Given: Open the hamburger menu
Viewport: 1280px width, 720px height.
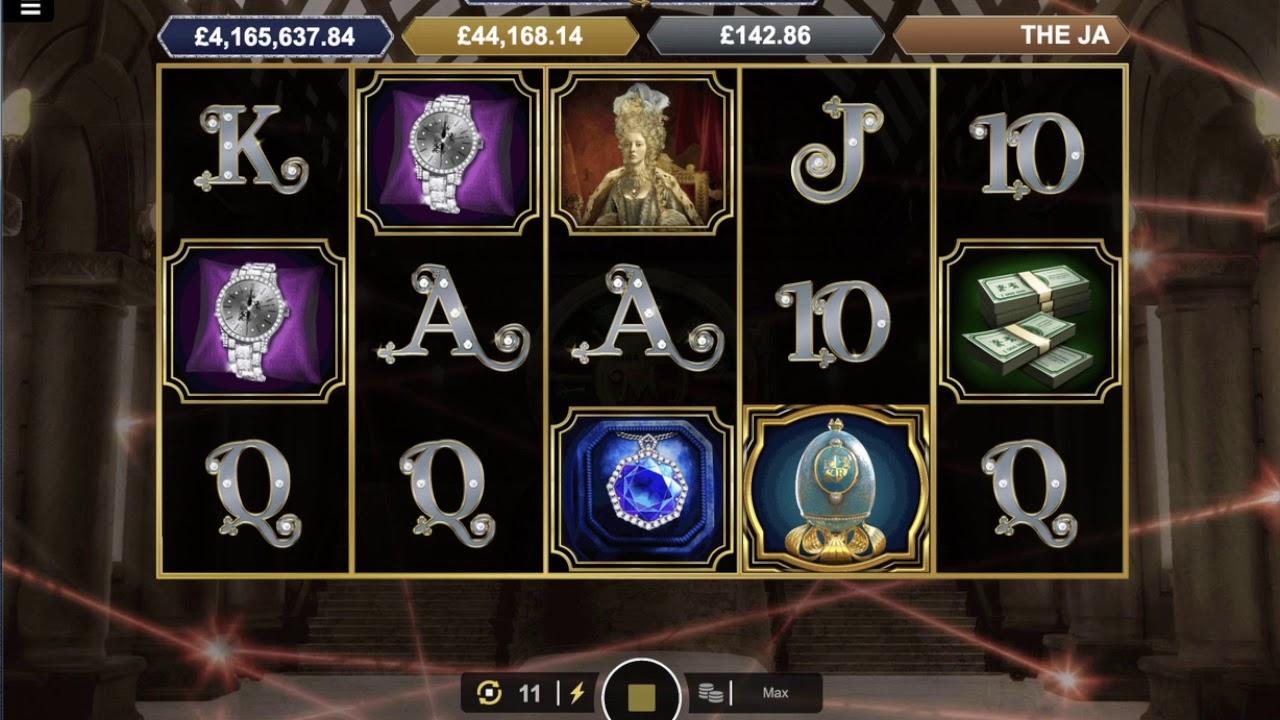Looking at the screenshot, I should (30, 10).
